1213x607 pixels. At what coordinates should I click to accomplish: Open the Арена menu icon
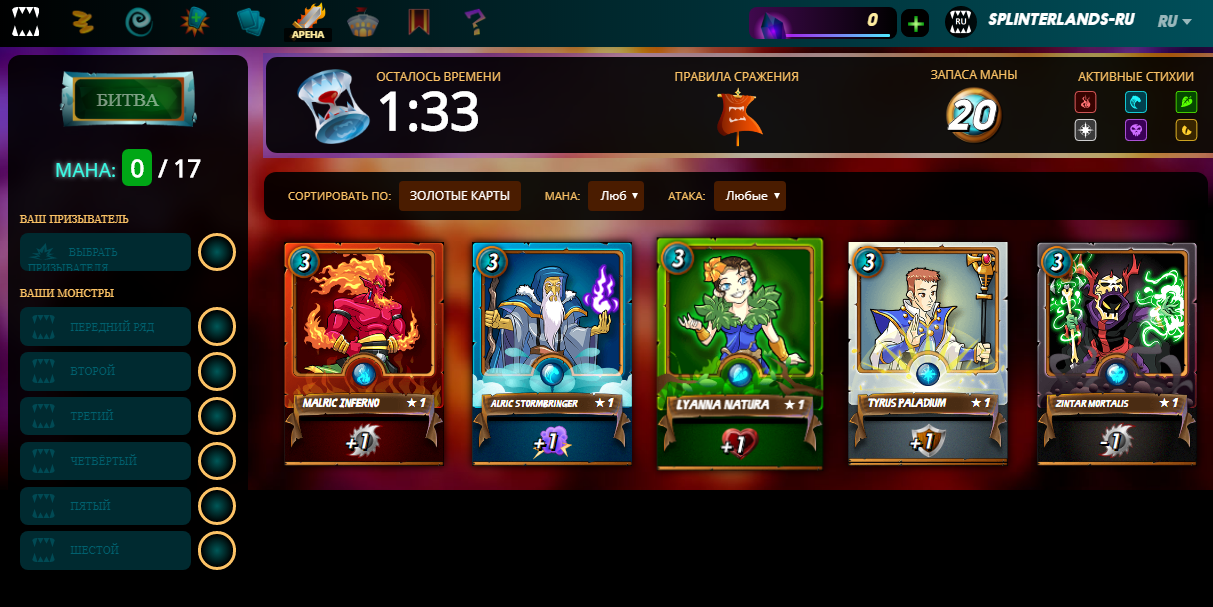tap(309, 21)
